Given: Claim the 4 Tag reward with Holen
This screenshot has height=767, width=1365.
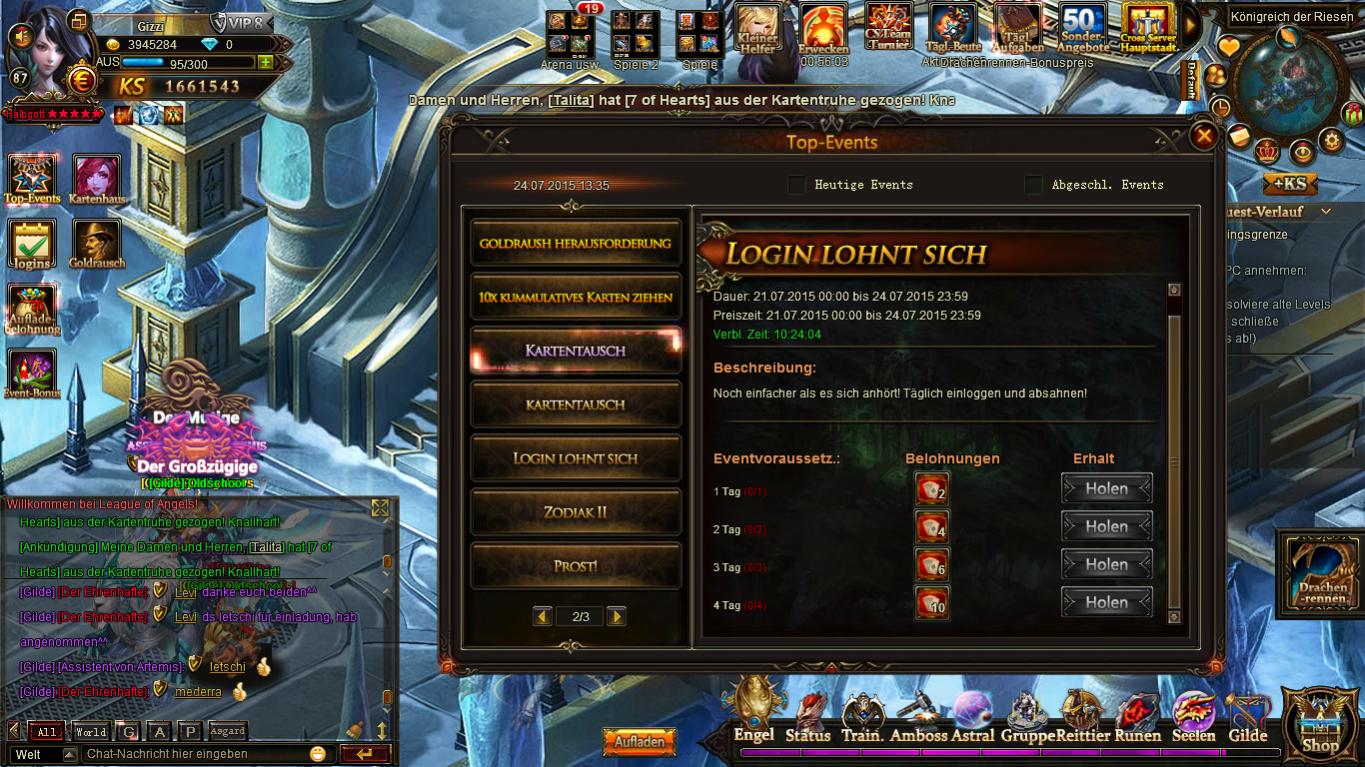Looking at the screenshot, I should tap(1106, 603).
